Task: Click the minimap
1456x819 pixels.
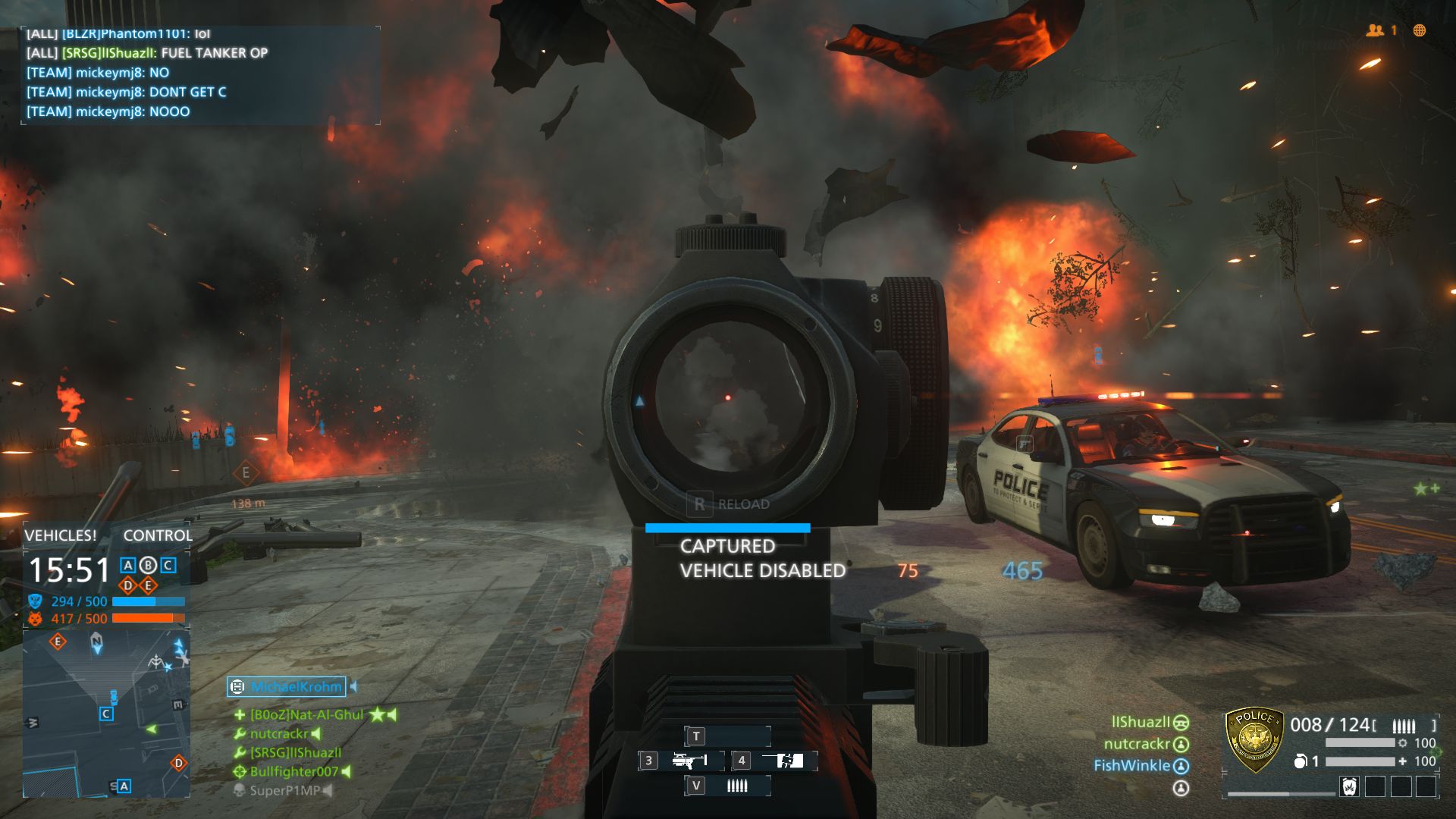Action: click(x=106, y=714)
